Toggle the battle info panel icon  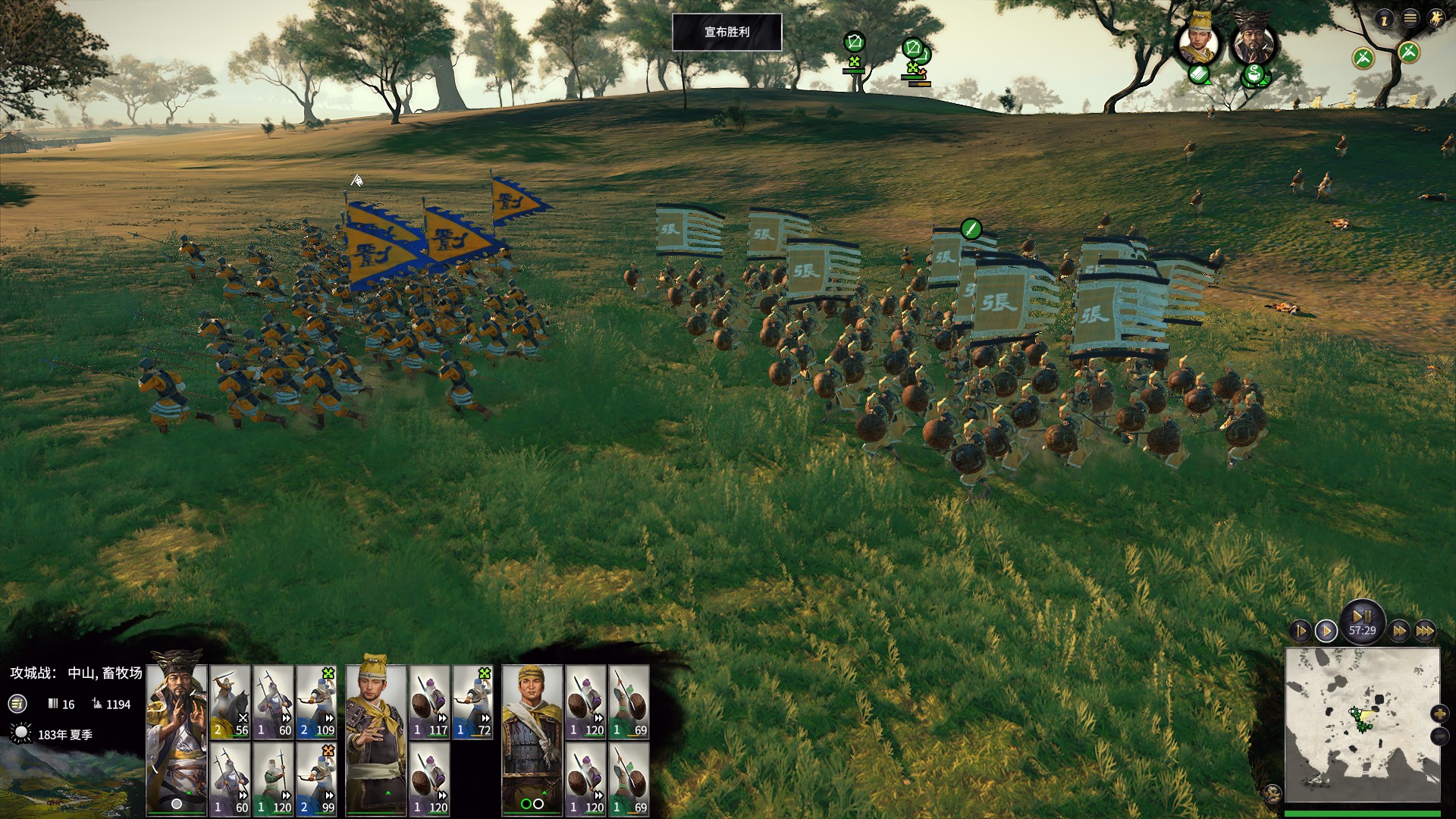17,704
